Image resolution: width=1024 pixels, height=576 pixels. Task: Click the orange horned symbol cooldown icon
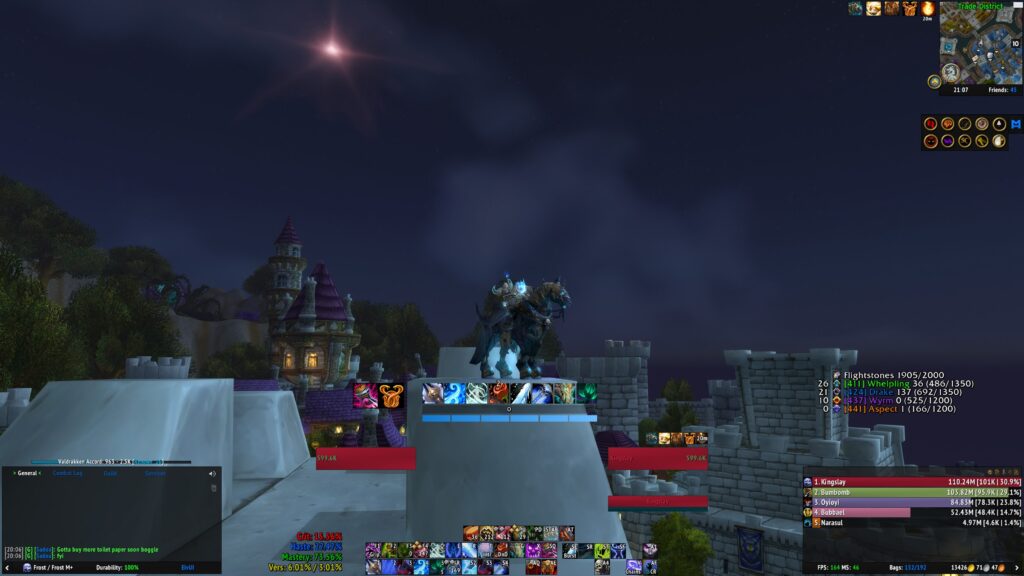389,394
